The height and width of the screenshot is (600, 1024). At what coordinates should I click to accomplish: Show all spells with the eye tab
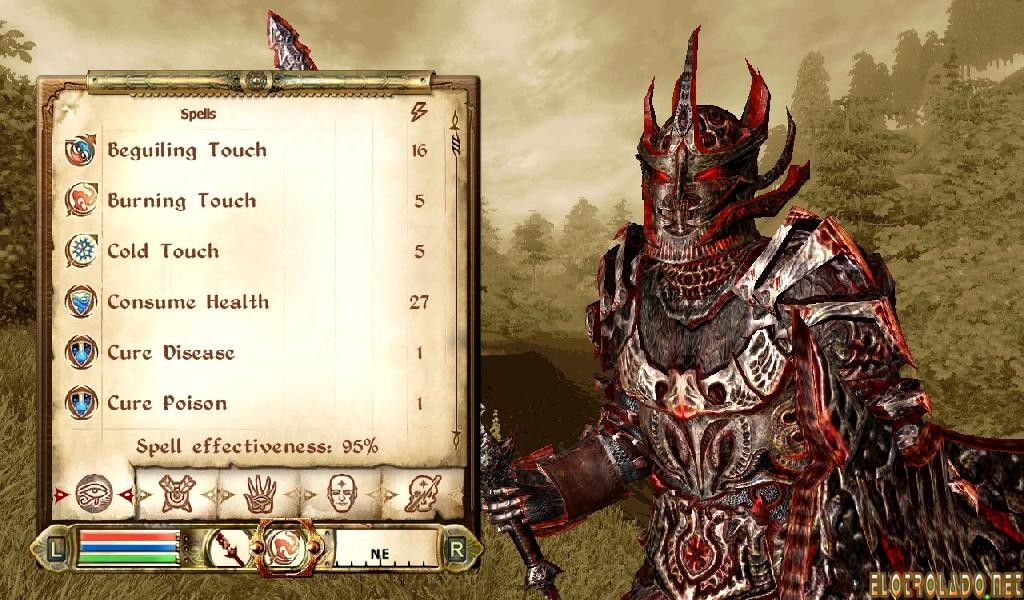(x=93, y=492)
